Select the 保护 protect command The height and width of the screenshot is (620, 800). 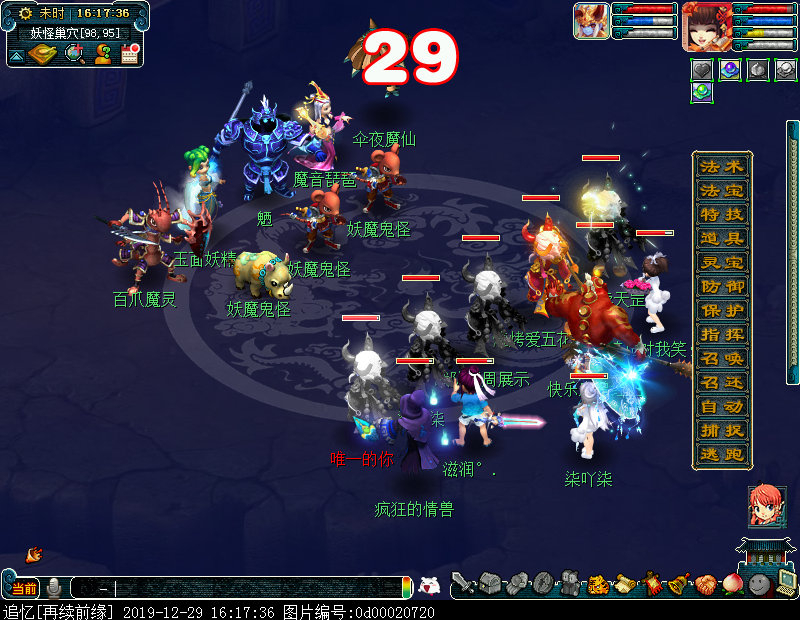(721, 310)
